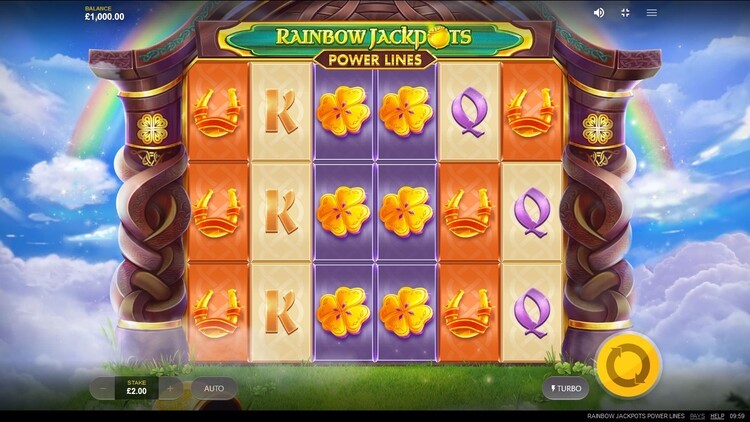750x422 pixels.
Task: Open the Help link
Action: (717, 415)
